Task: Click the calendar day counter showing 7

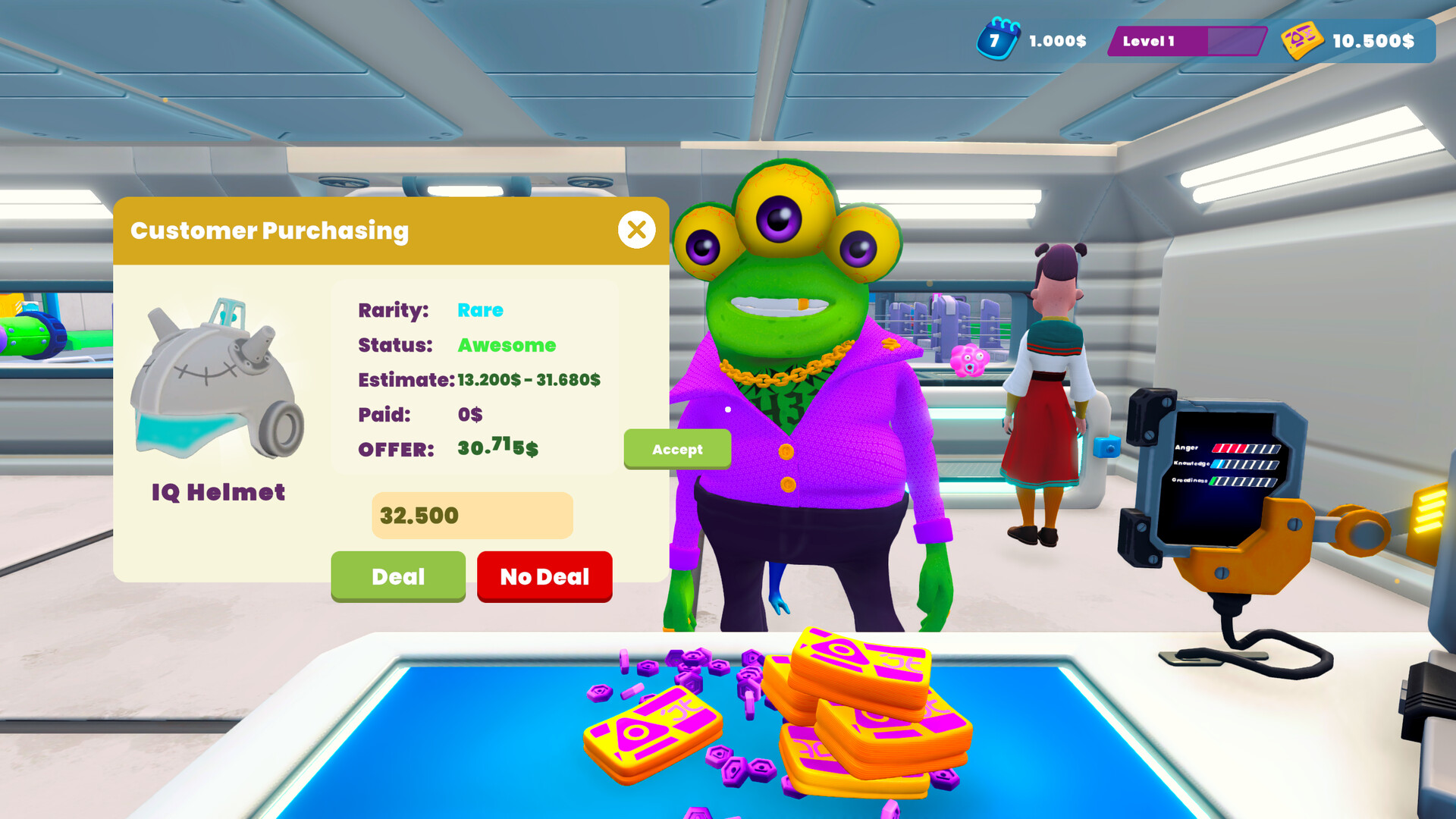Action: coord(993,42)
